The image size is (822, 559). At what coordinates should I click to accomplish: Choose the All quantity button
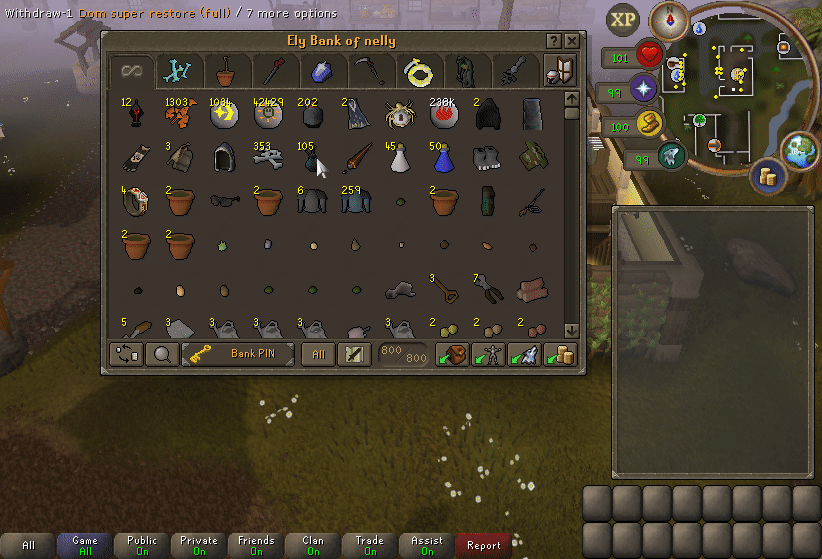pos(318,354)
